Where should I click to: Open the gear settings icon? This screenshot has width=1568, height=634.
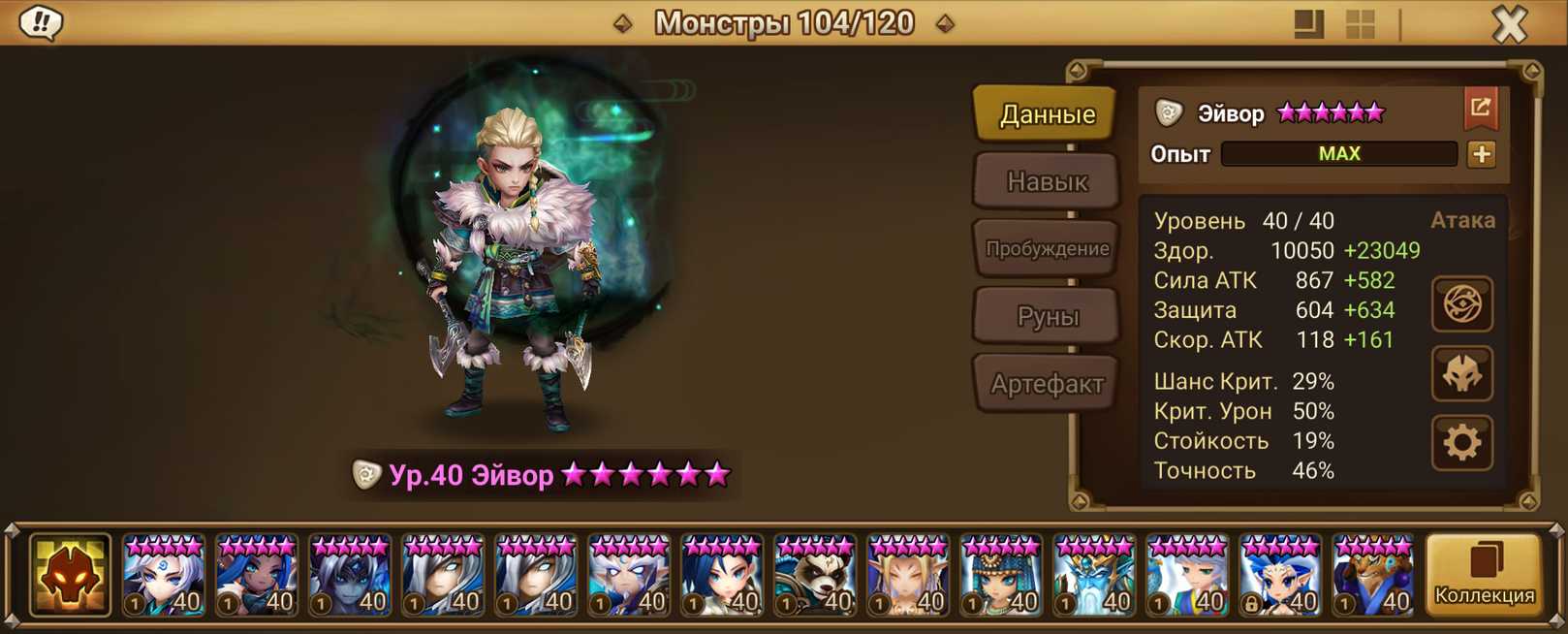[x=1462, y=443]
